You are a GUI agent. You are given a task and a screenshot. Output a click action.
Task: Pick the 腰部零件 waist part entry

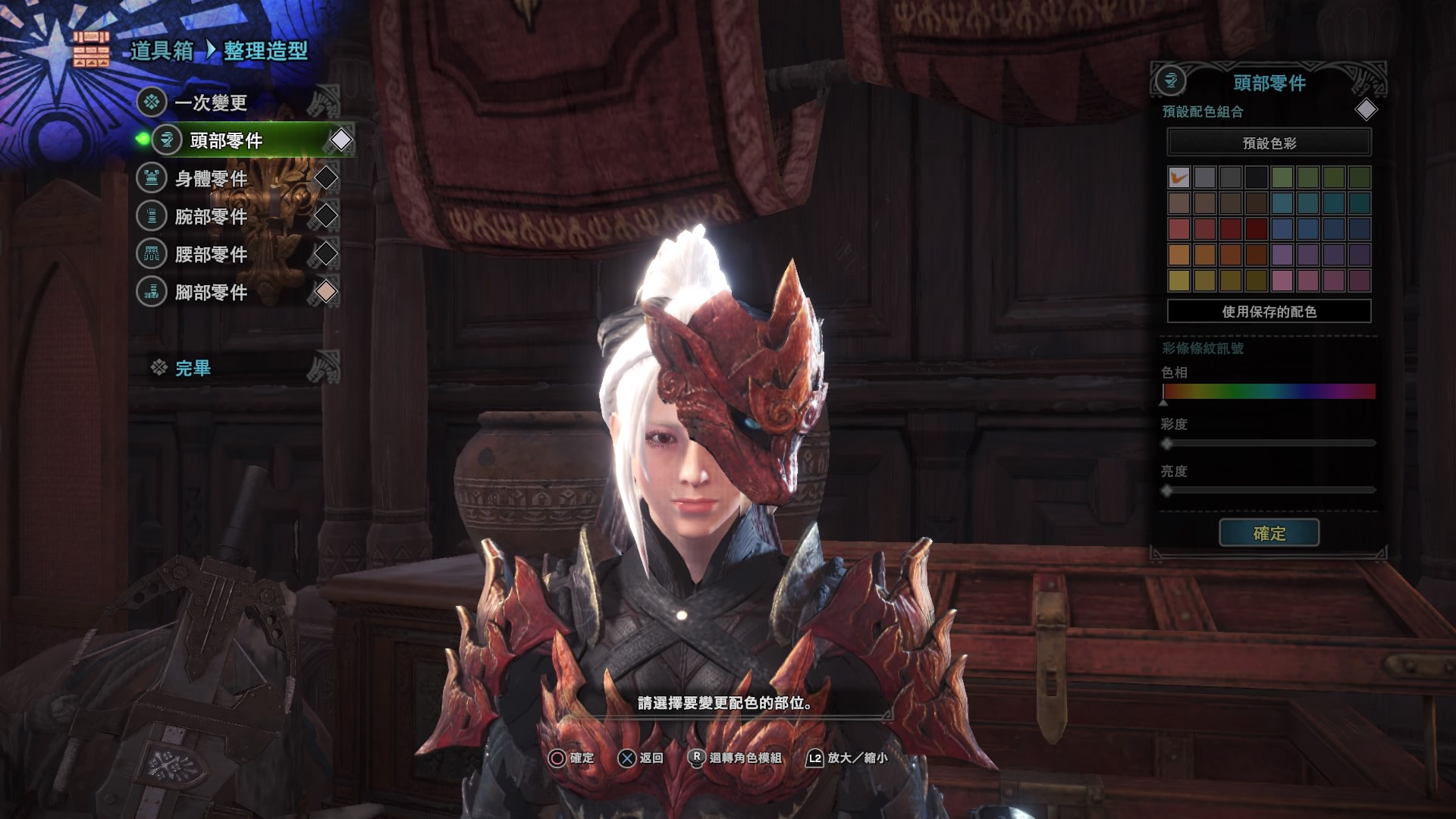tap(211, 254)
